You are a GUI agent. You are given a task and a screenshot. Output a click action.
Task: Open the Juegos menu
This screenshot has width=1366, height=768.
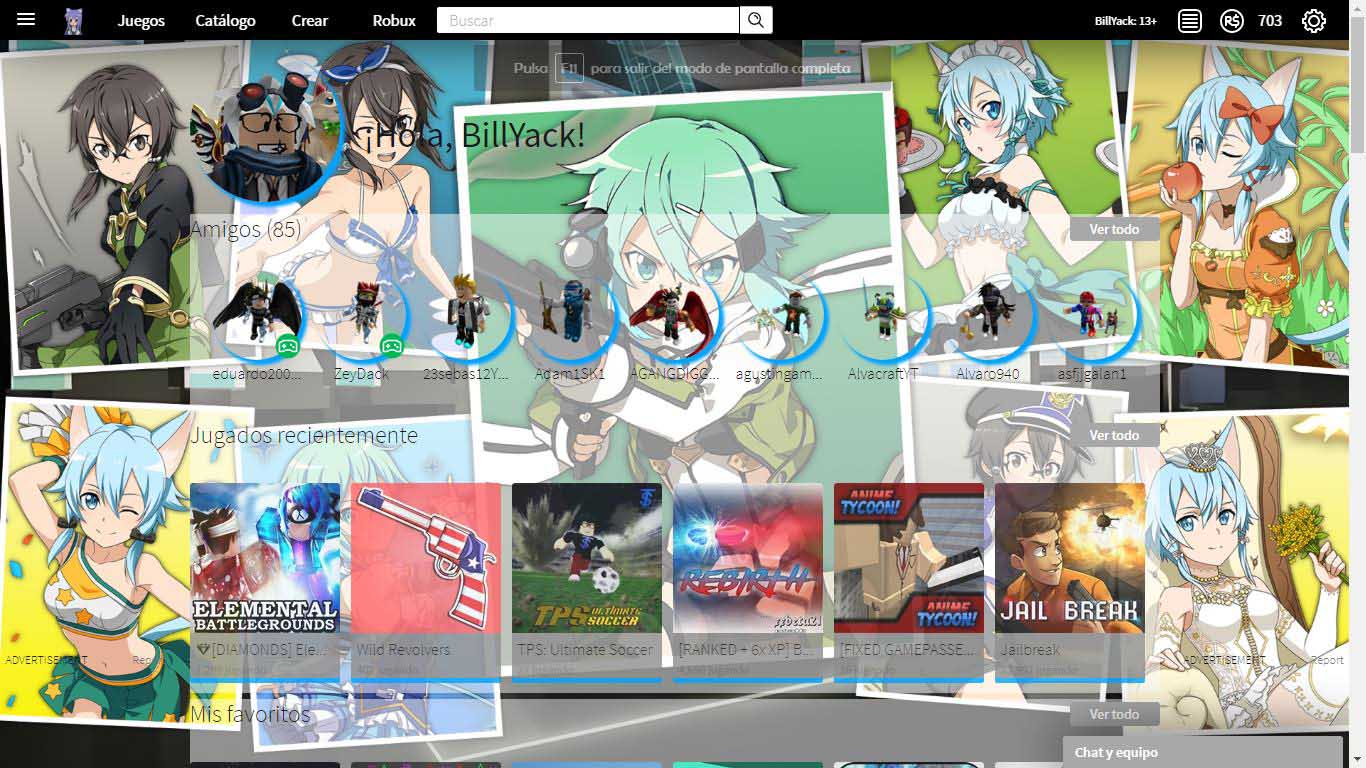coord(141,19)
